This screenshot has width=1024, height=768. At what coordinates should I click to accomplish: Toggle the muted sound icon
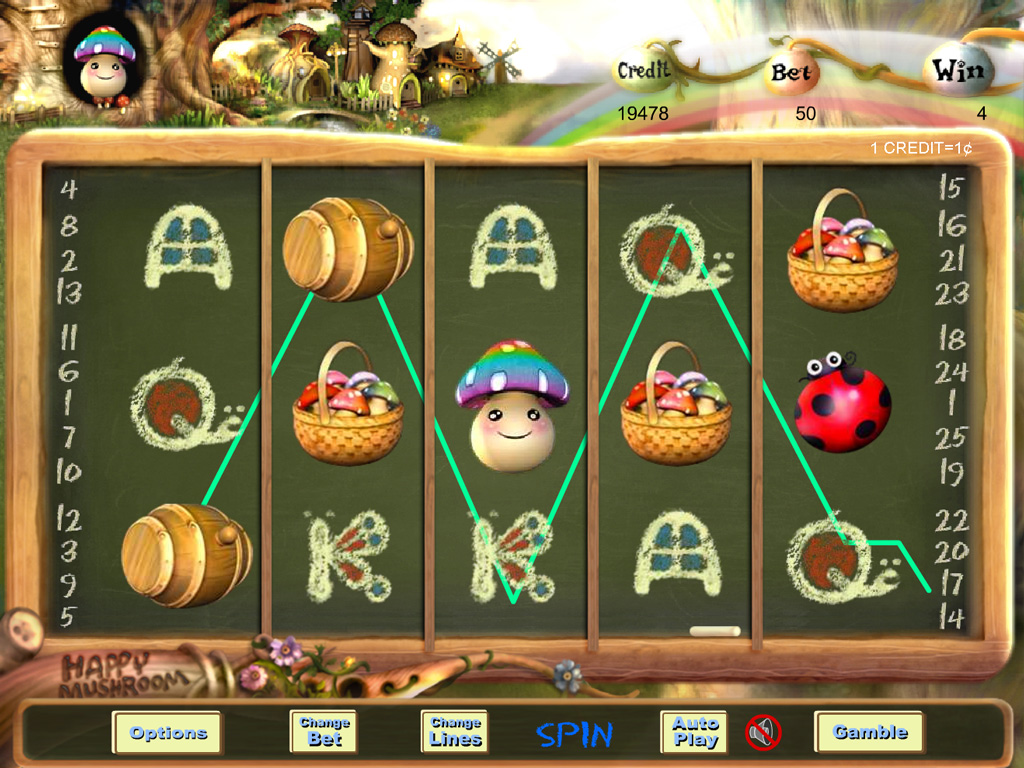(763, 733)
